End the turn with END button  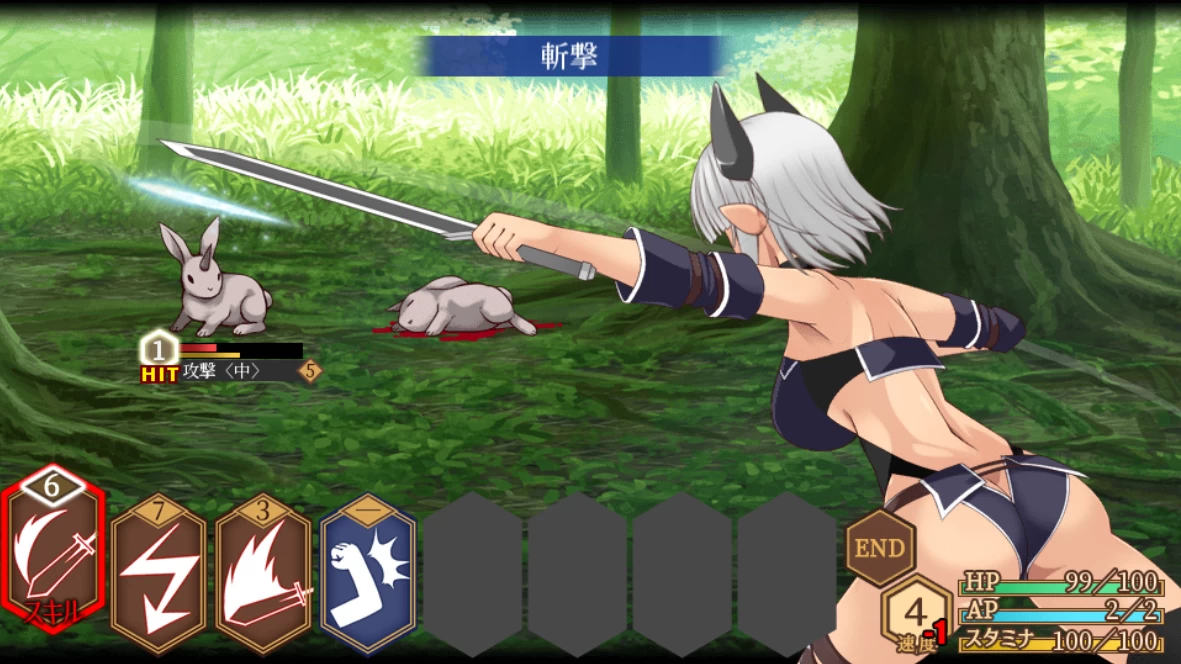(880, 547)
